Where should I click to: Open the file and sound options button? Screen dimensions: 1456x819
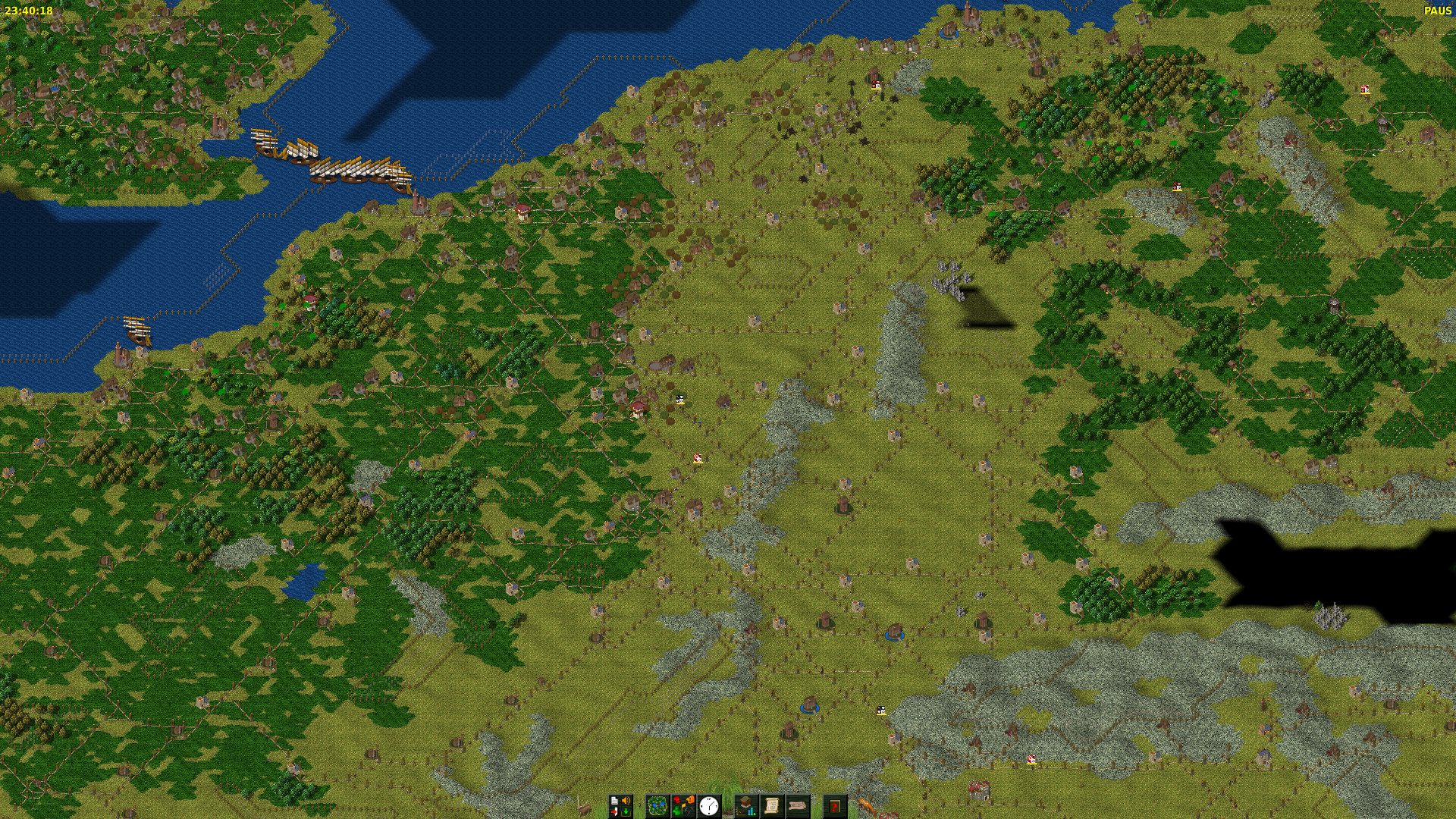(620, 805)
